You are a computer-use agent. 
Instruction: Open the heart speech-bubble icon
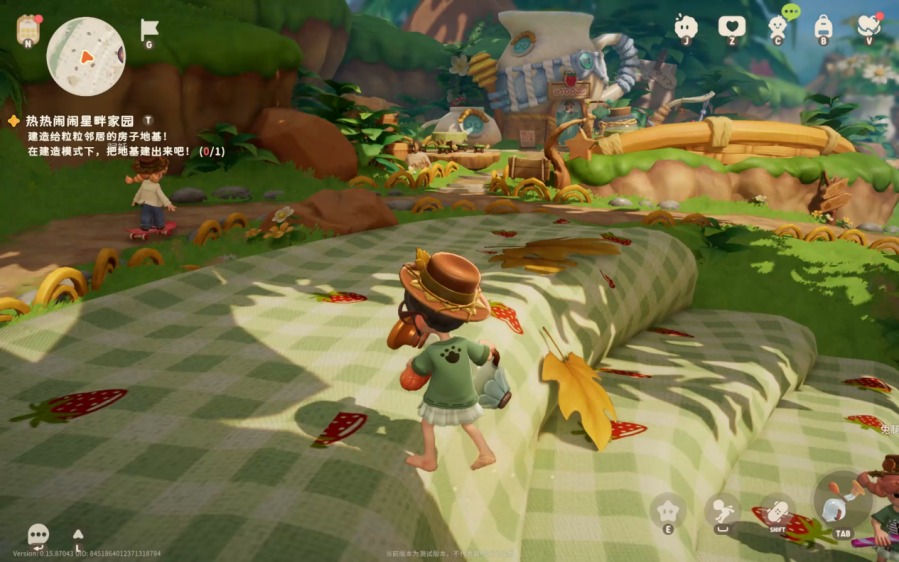point(732,27)
